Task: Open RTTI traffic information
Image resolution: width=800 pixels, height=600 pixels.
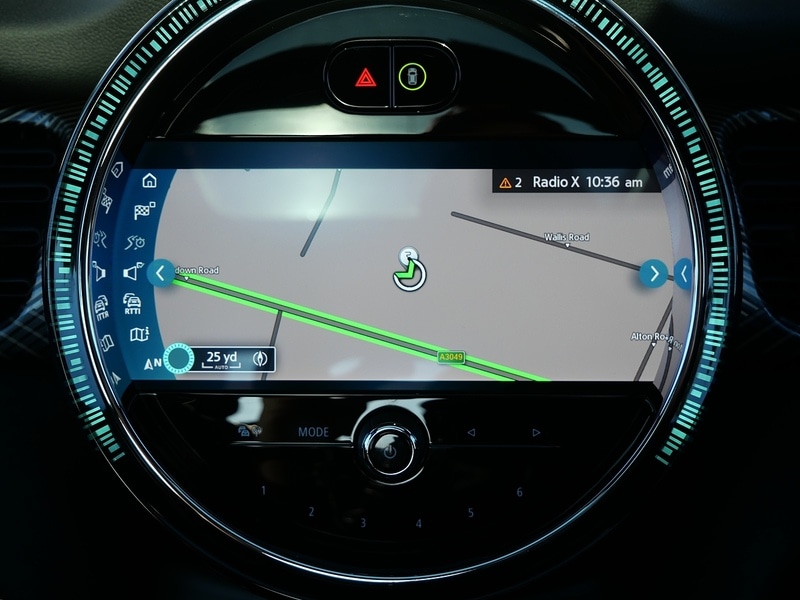Action: [132, 303]
